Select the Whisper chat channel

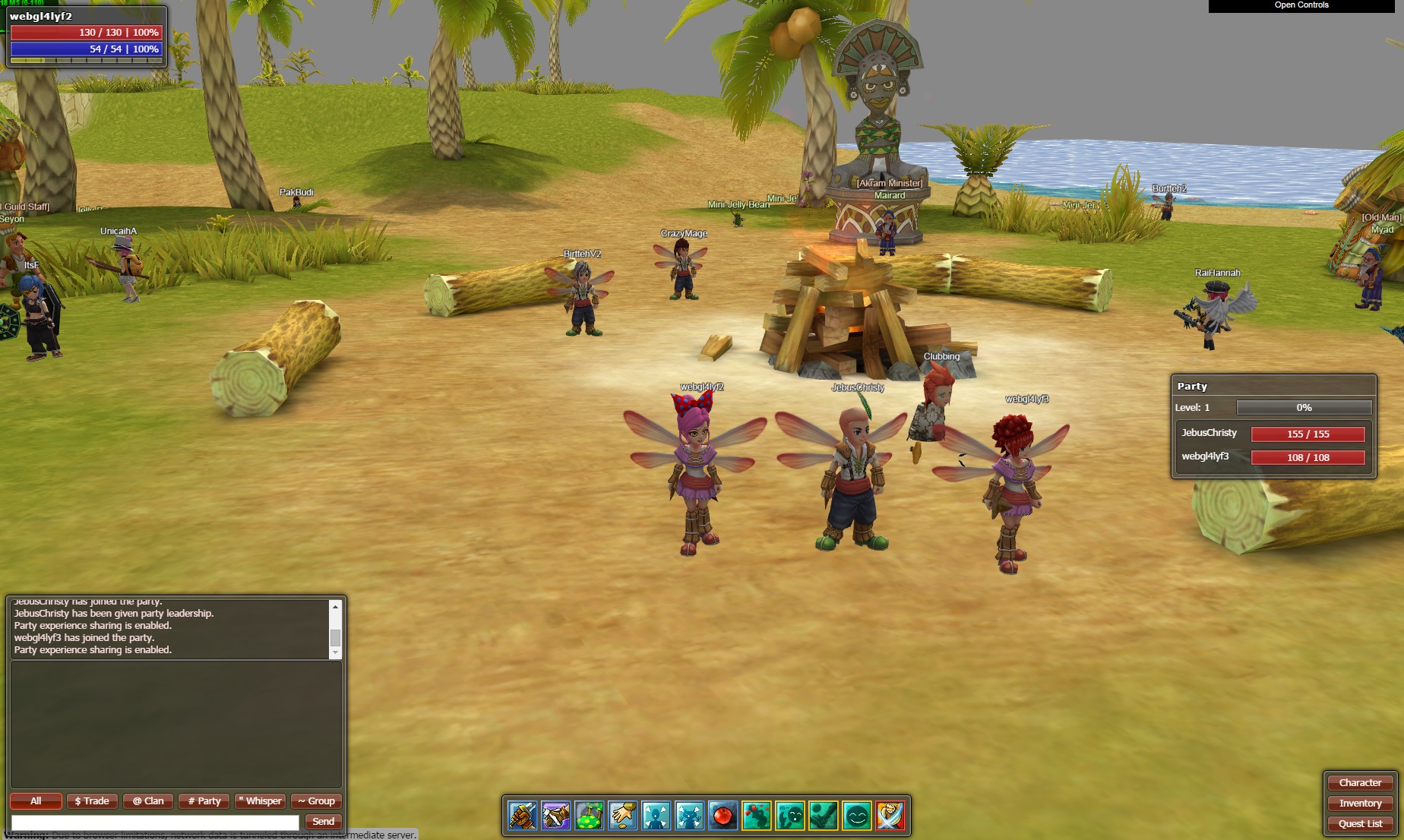coord(261,801)
